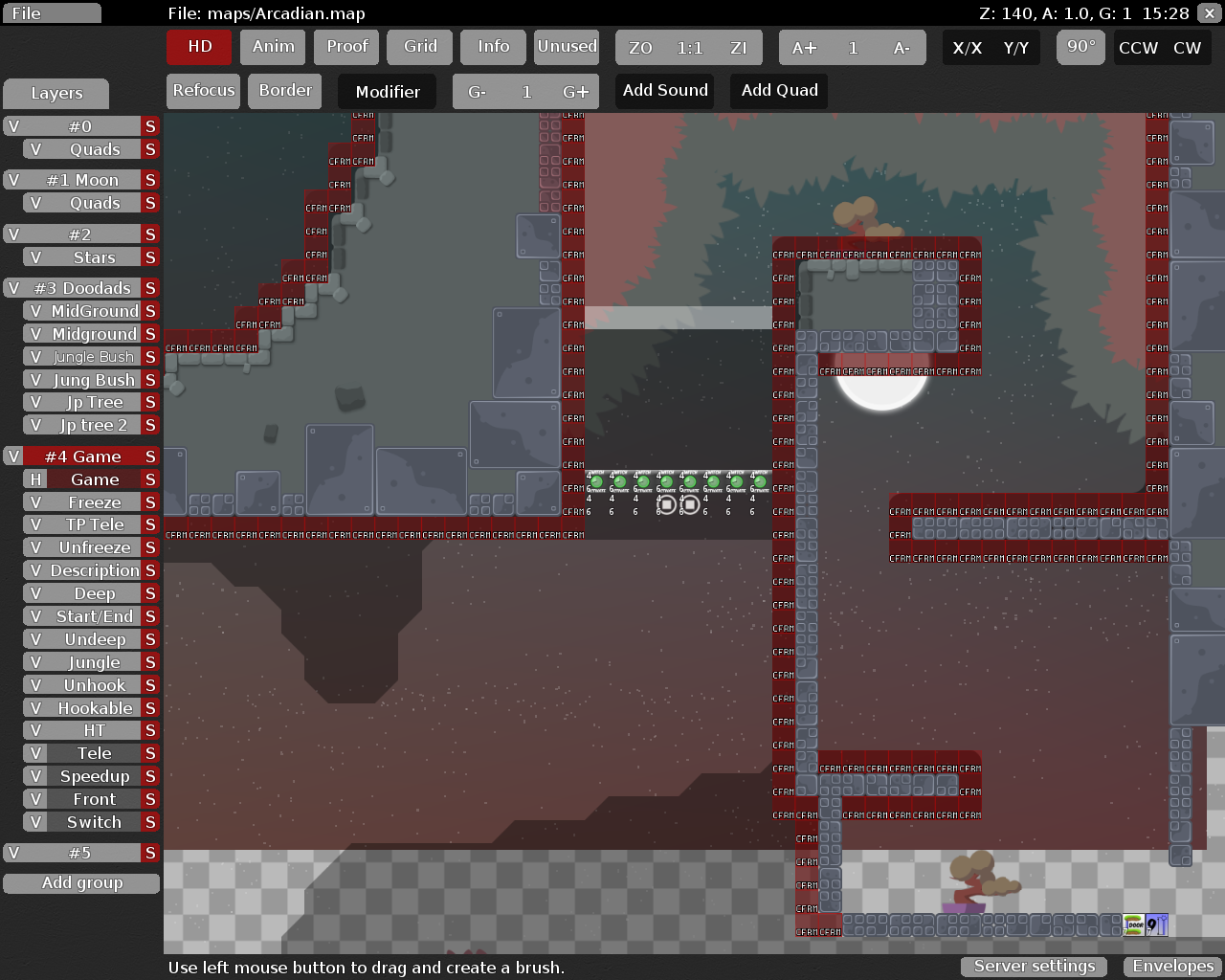Add a new quad with Add Quad
The image size is (1225, 980).
click(x=778, y=90)
